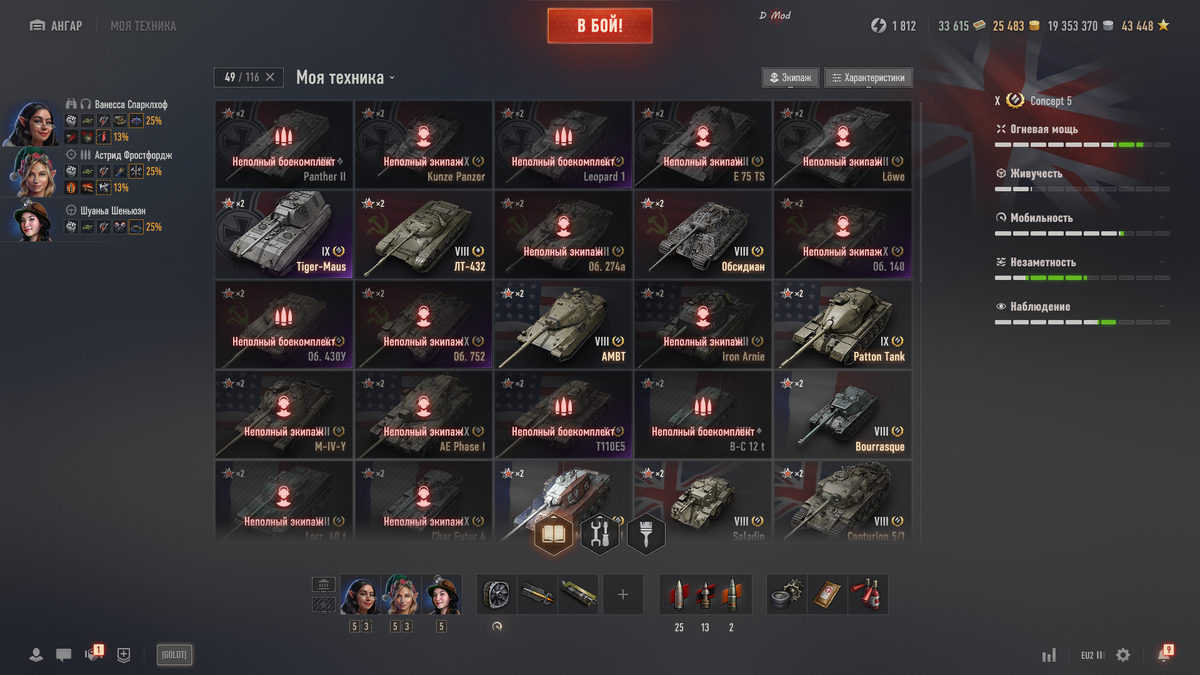The height and width of the screenshot is (675, 1200).
Task: Open game settings gear icon
Action: pos(1123,655)
